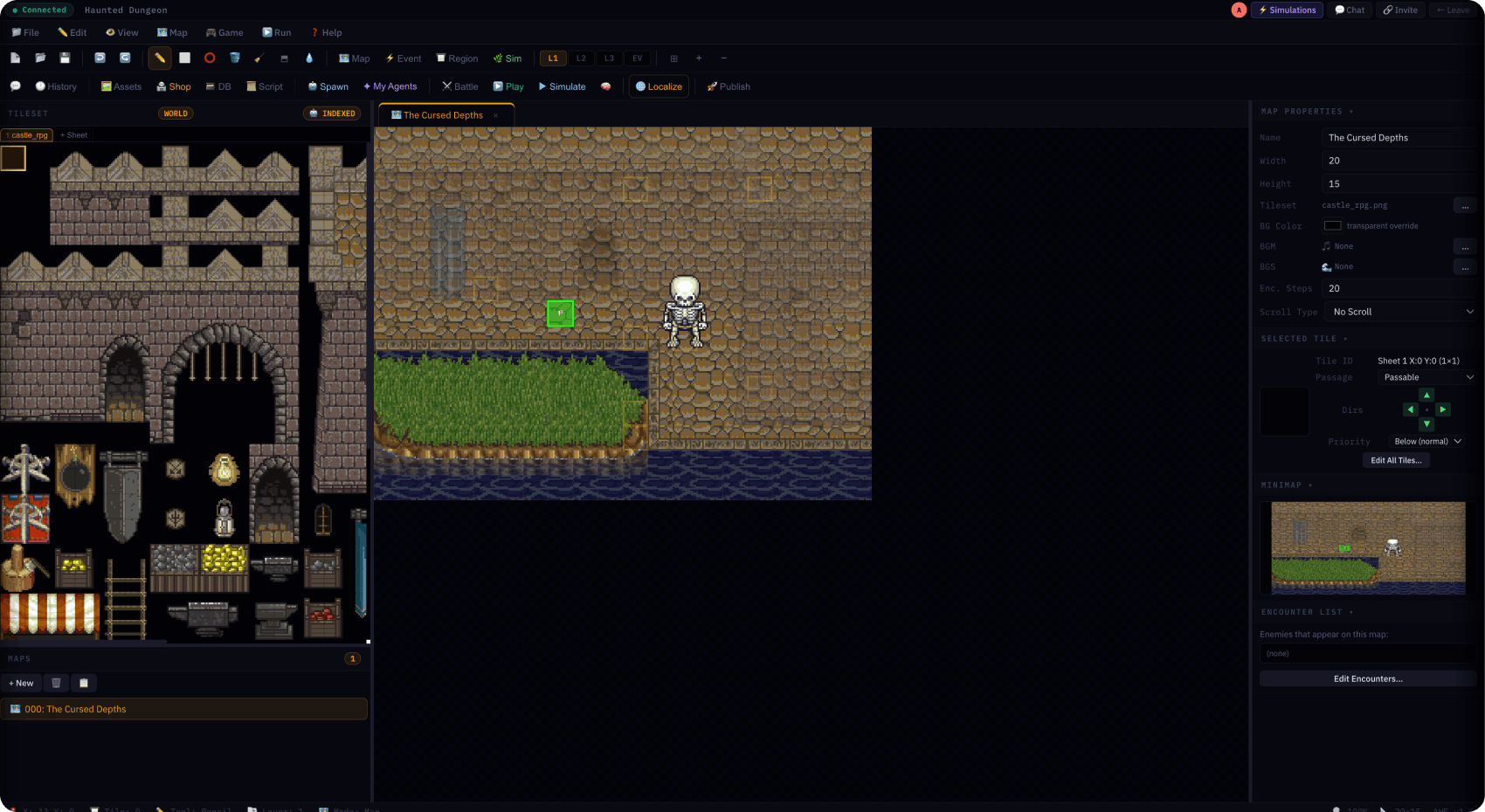Switch tileset view to INDEXED mode
Screen dimensions: 1485x812
point(332,113)
